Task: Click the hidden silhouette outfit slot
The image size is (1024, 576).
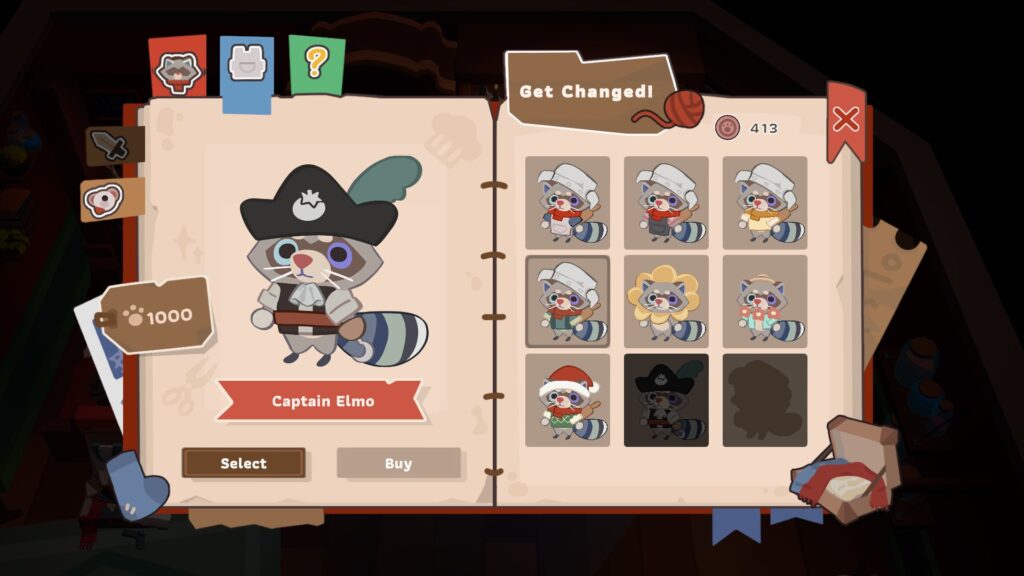Action: coord(765,400)
